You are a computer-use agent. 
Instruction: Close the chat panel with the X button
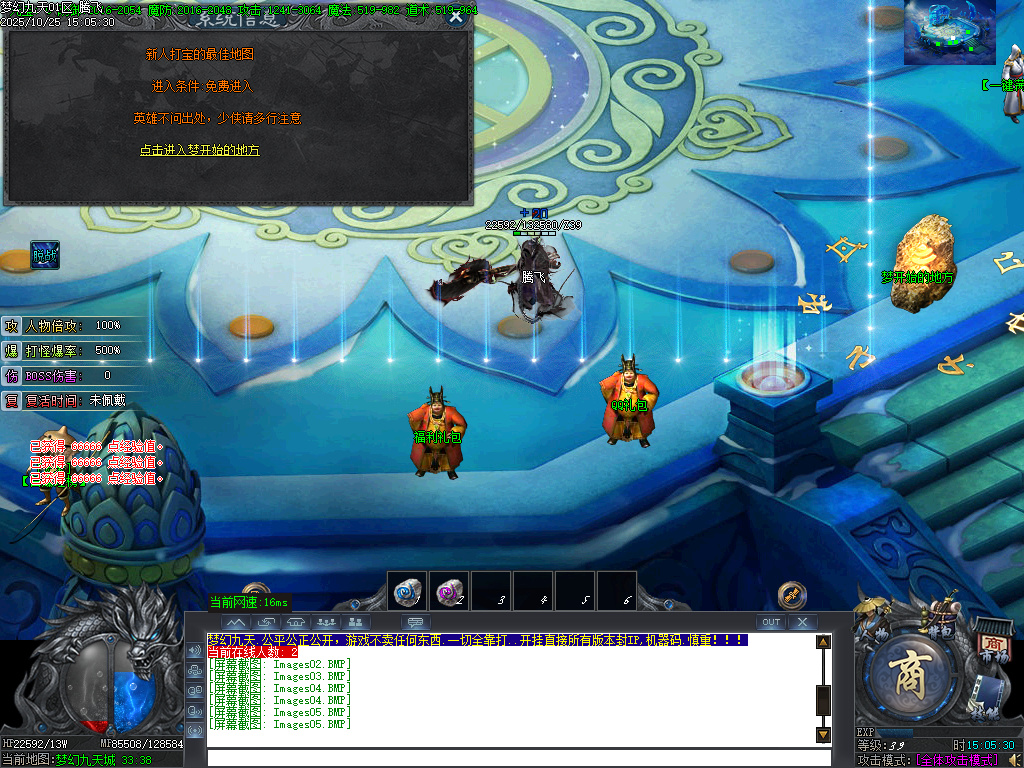(802, 622)
